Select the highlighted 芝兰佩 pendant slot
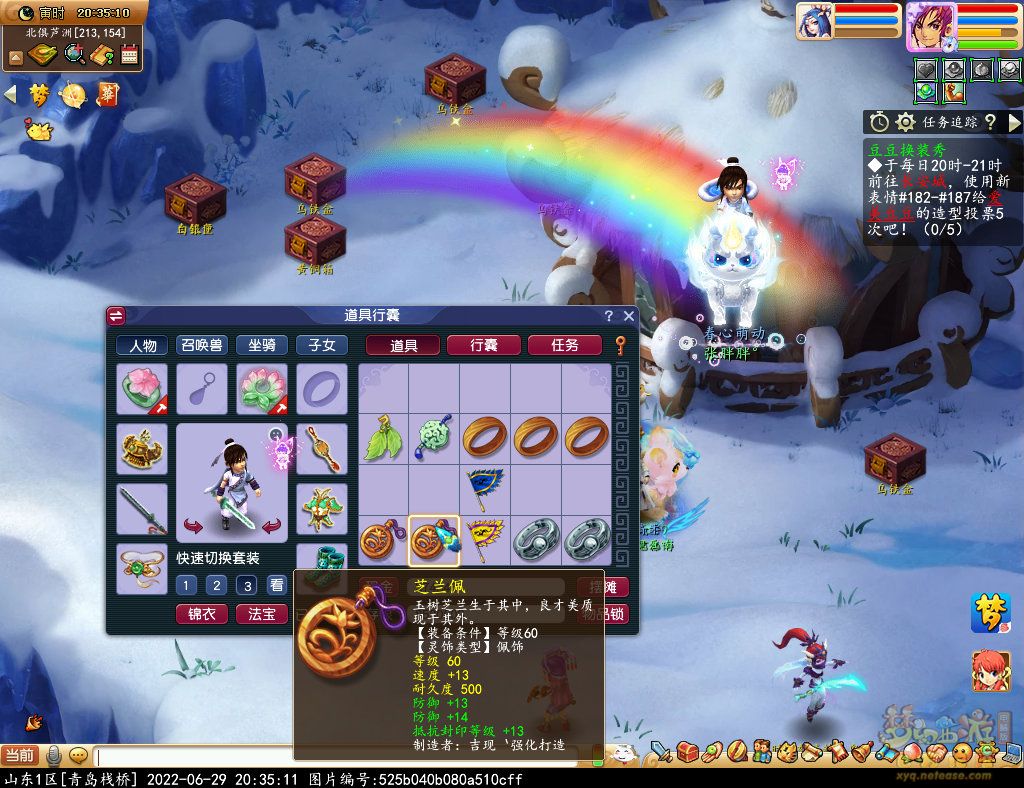The width and height of the screenshot is (1024, 788). (434, 540)
